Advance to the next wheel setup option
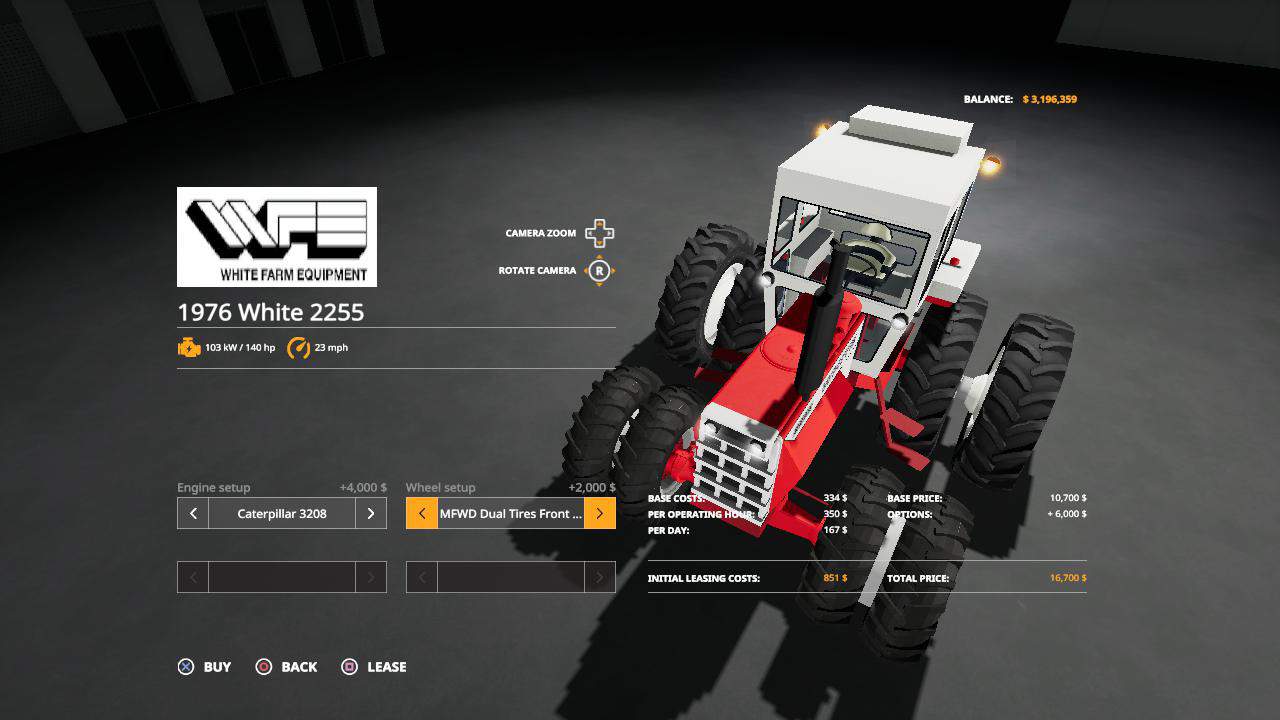1280x720 pixels. (599, 514)
